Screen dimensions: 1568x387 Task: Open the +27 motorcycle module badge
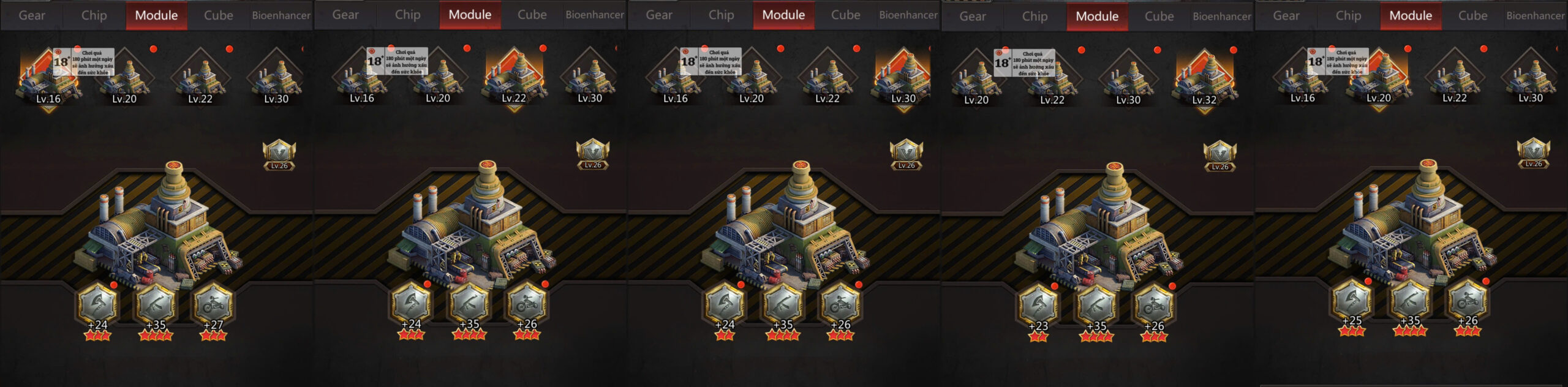tap(214, 304)
